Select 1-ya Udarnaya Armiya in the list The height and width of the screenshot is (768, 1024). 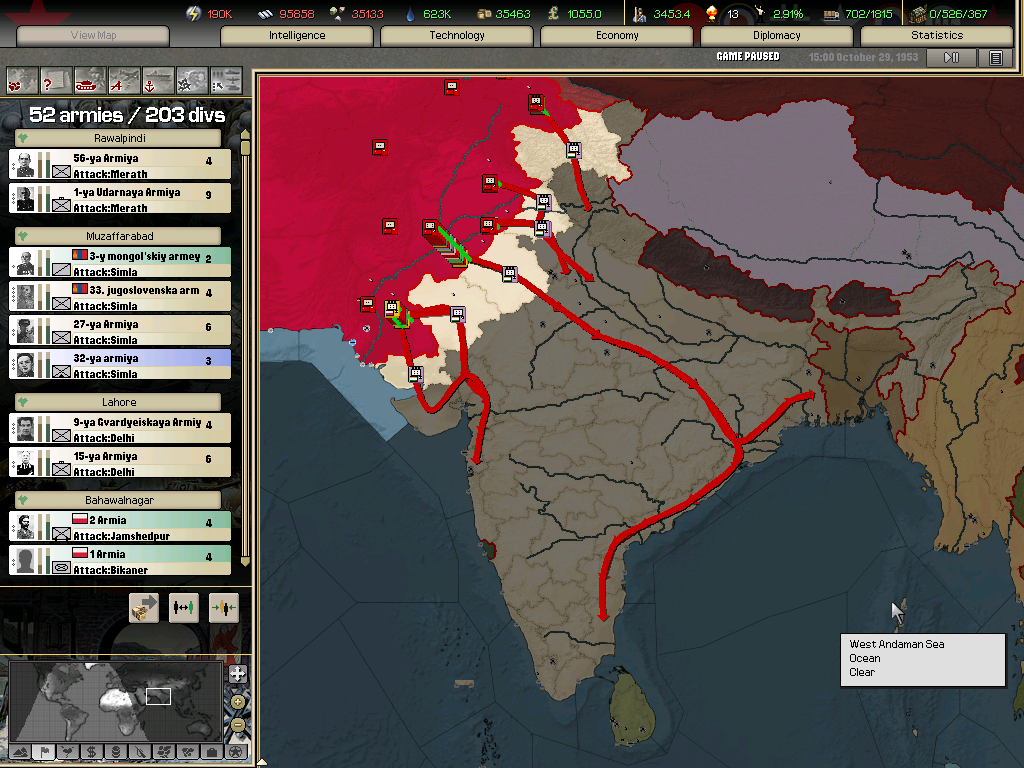[x=120, y=198]
